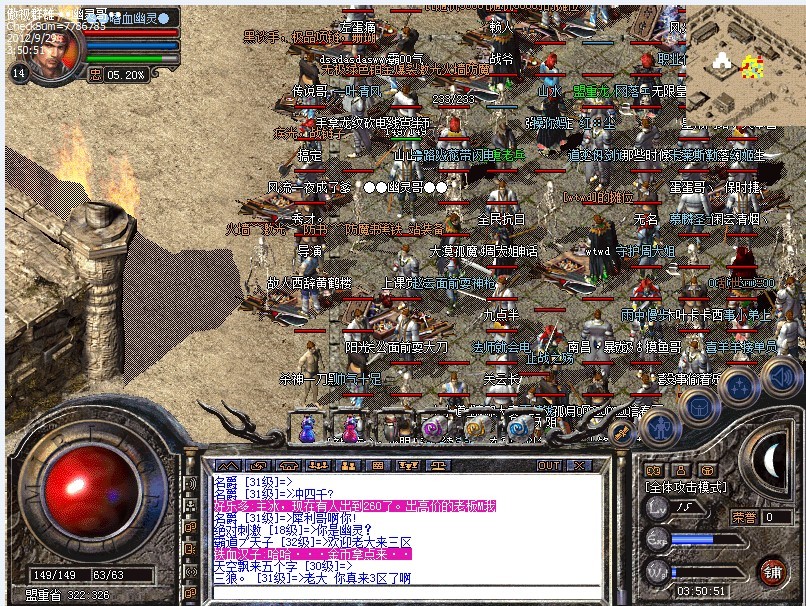Click the mountain icon button above chat

[x=227, y=465]
